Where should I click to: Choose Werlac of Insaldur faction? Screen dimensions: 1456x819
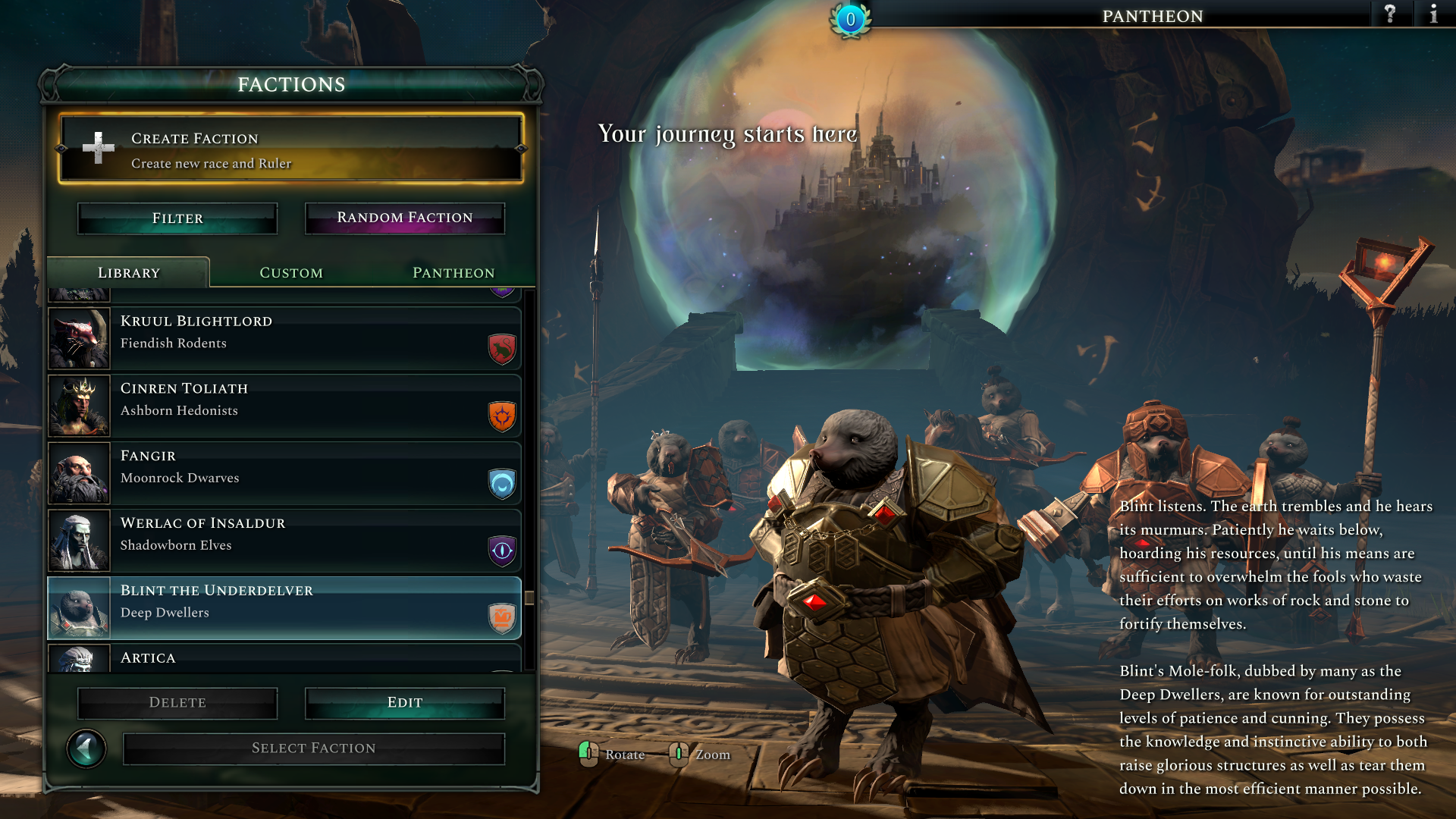click(x=284, y=541)
